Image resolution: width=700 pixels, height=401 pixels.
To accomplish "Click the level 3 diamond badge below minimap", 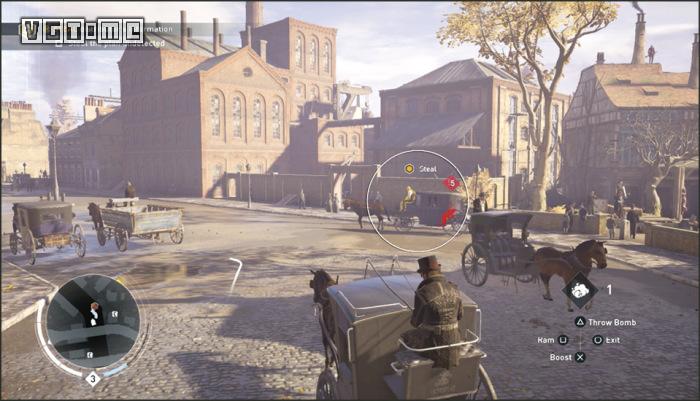I will 92,379.
